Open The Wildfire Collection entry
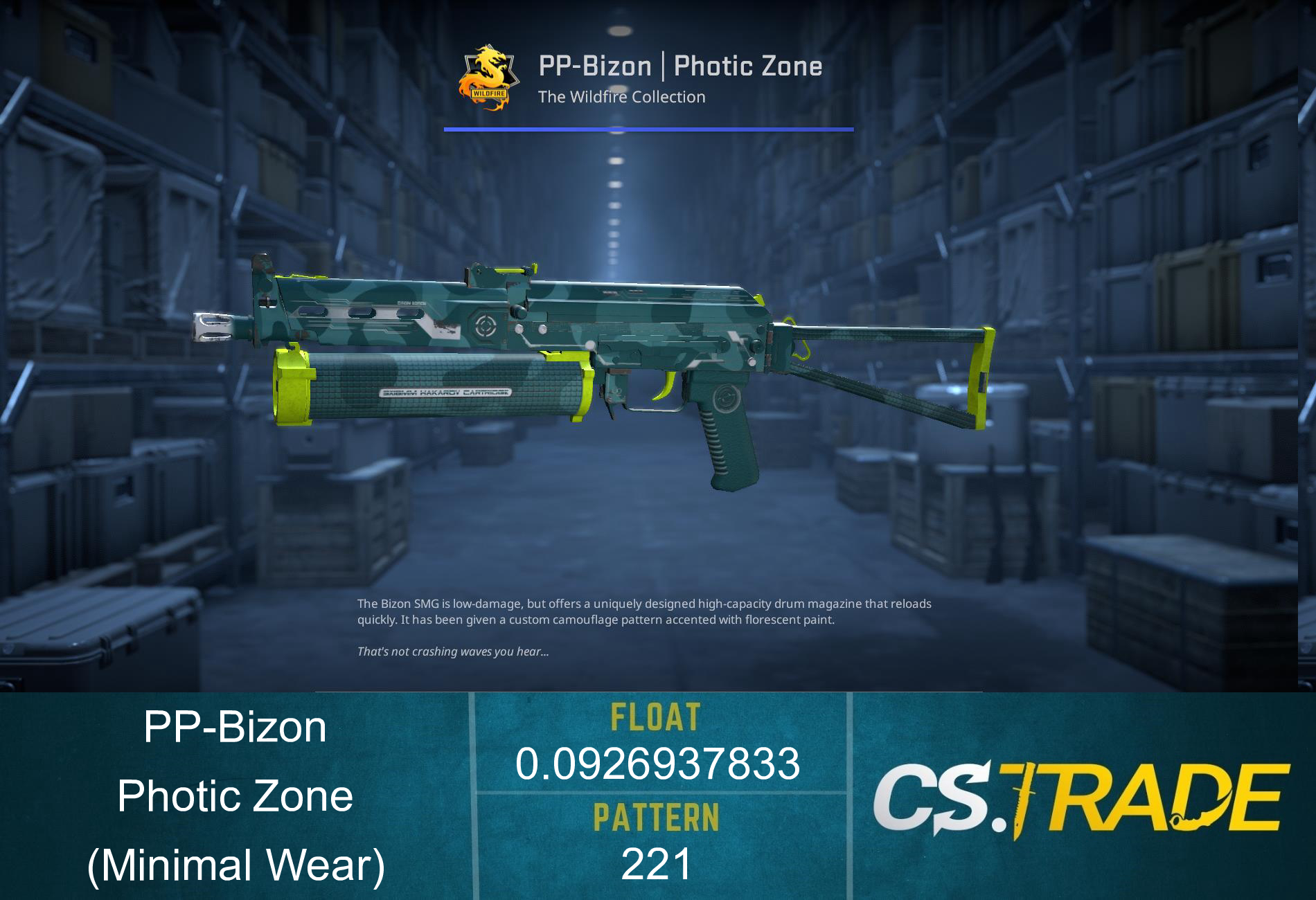 [x=621, y=97]
